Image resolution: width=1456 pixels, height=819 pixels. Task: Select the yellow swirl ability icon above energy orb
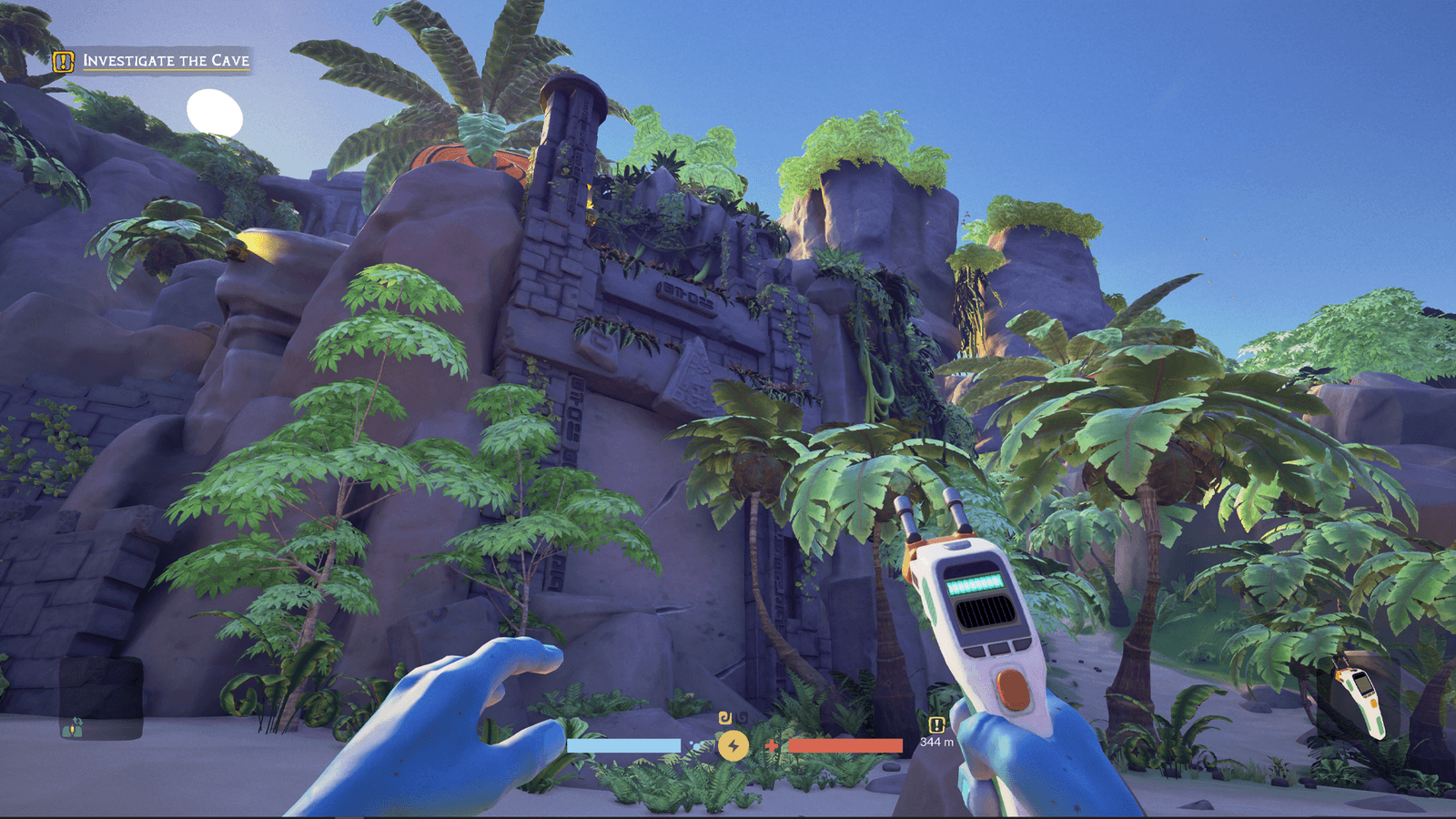tap(724, 718)
